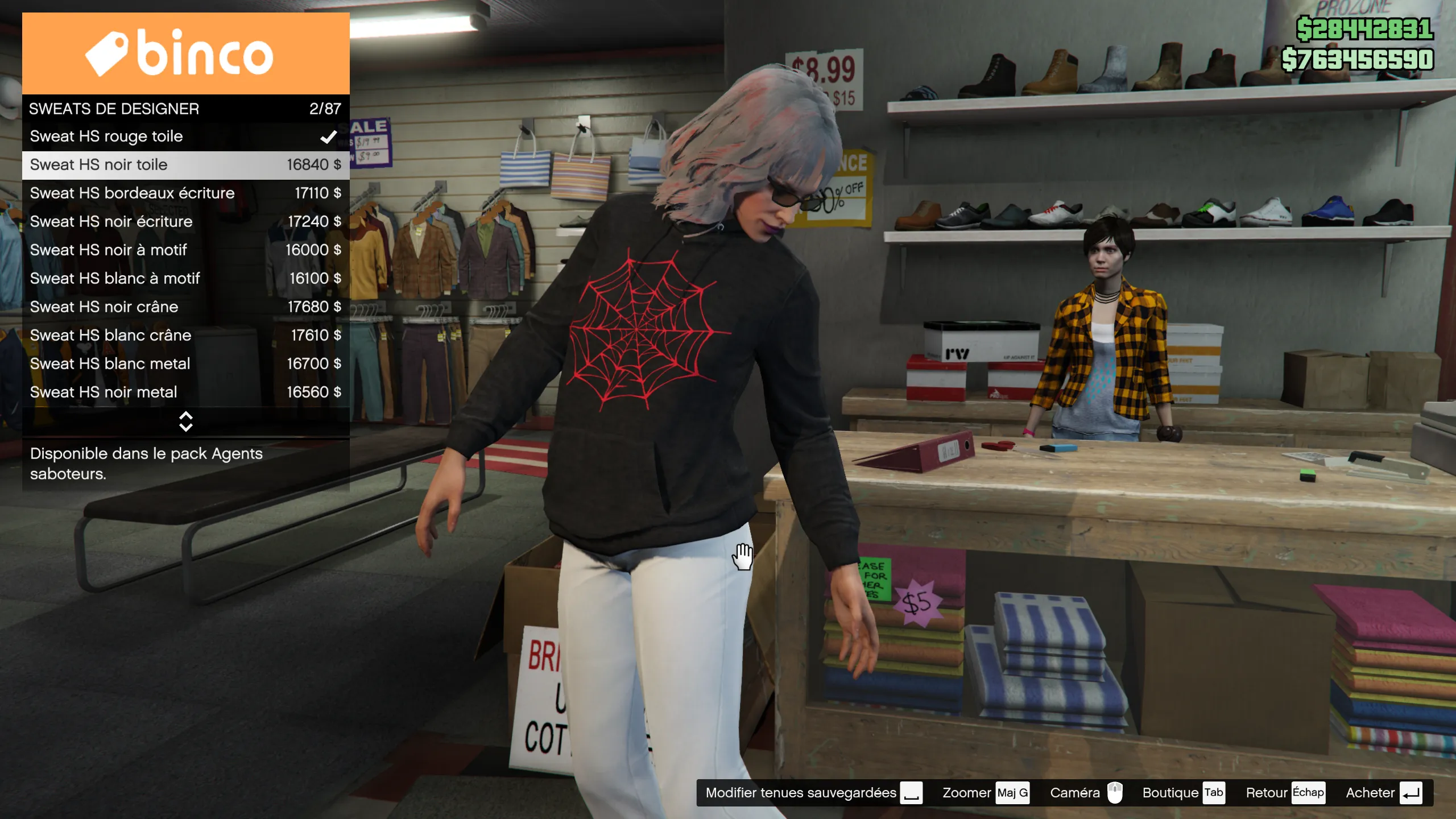
Task: Select Sweat HS rouge toile entry
Action: (x=185, y=136)
